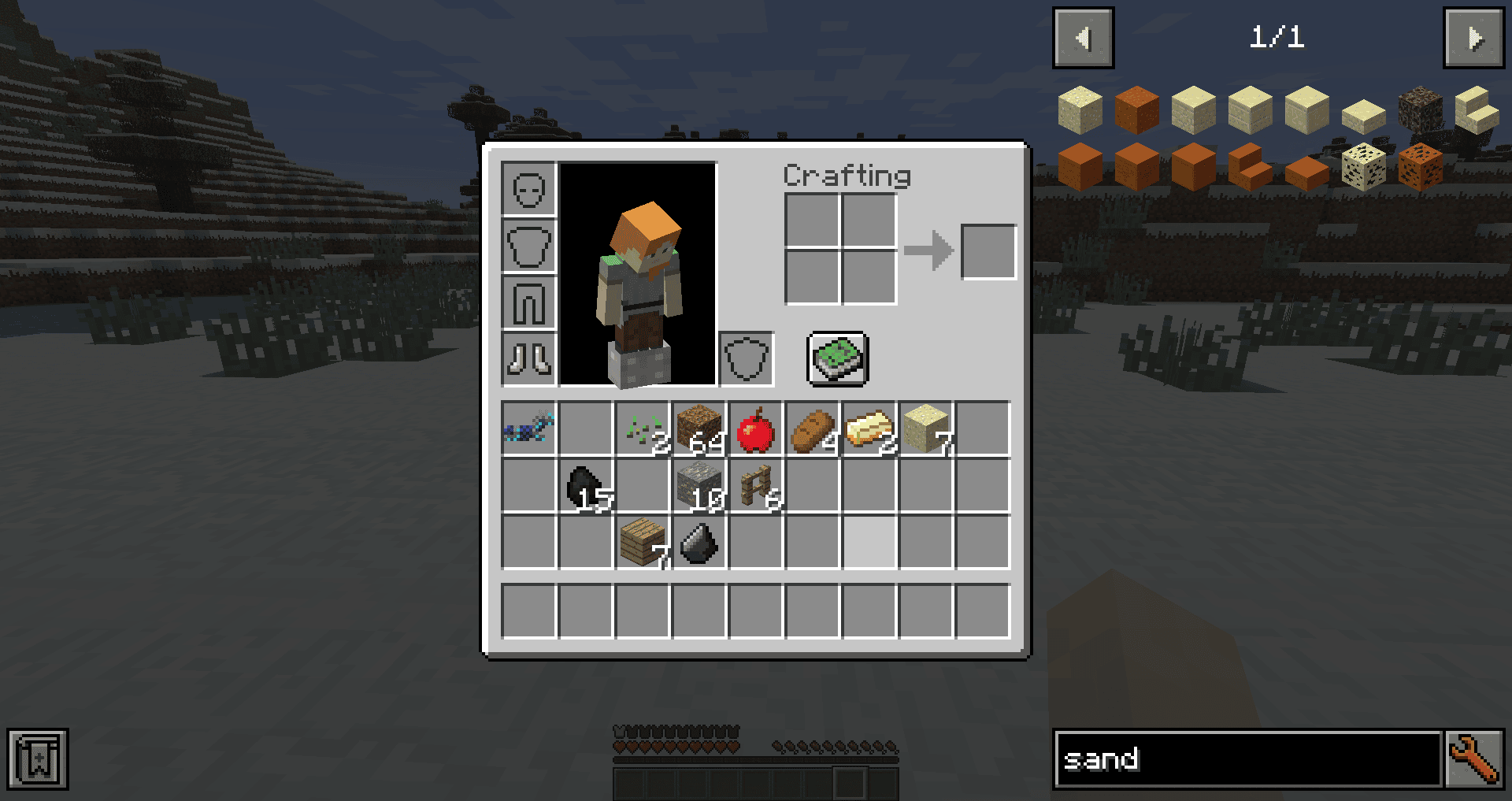Pick up the flint item

pyautogui.click(x=699, y=543)
